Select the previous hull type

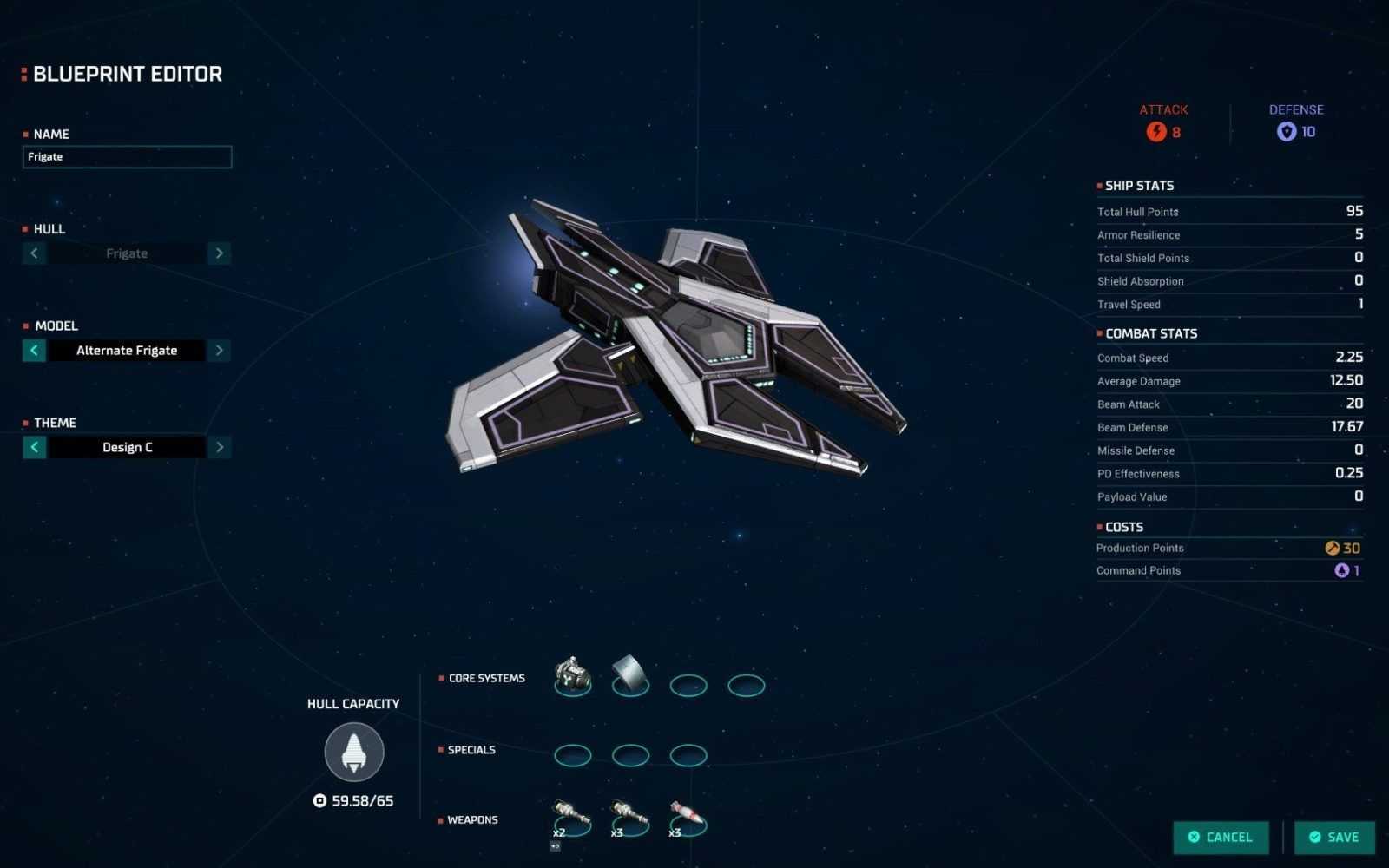point(34,253)
